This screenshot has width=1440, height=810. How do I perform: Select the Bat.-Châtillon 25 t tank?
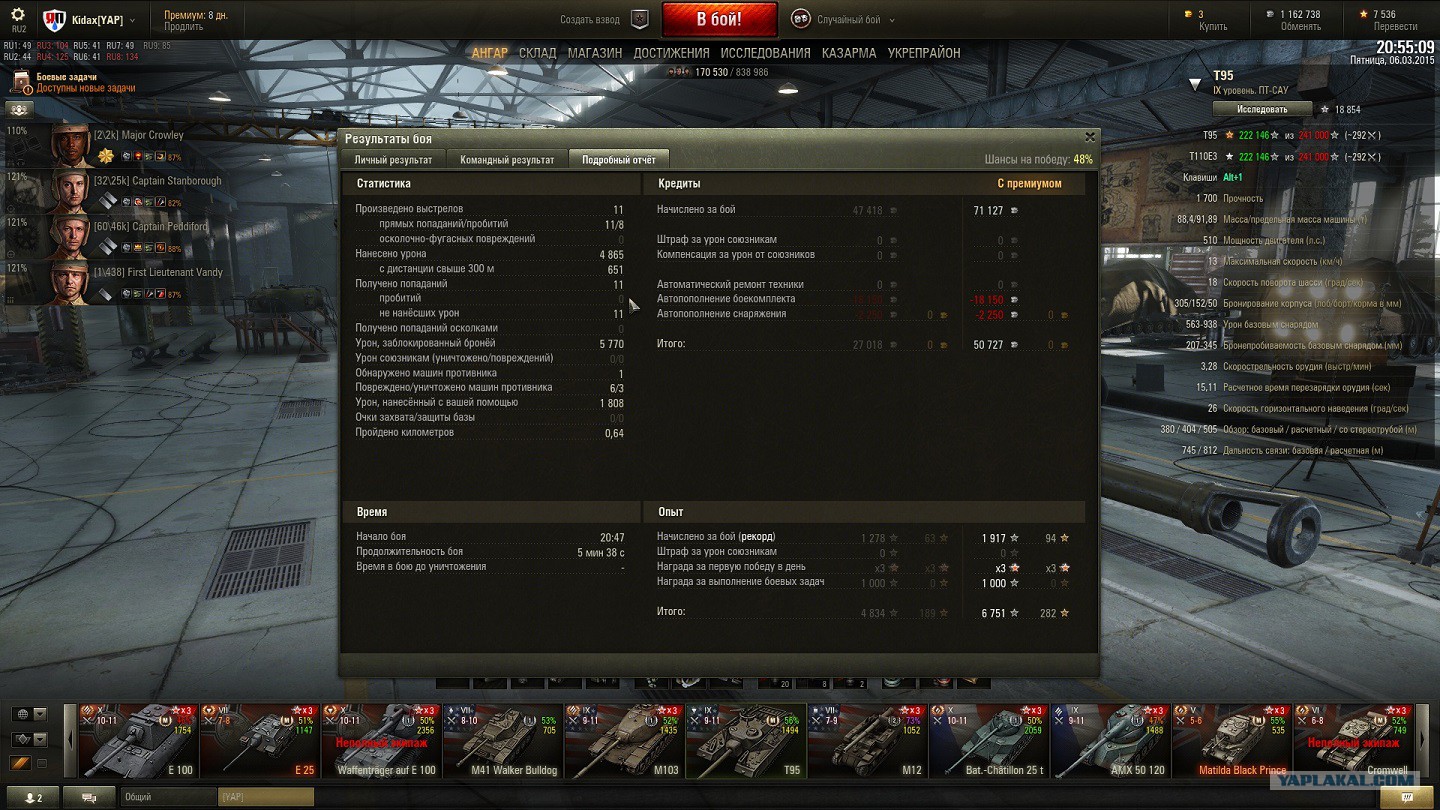(x=988, y=740)
